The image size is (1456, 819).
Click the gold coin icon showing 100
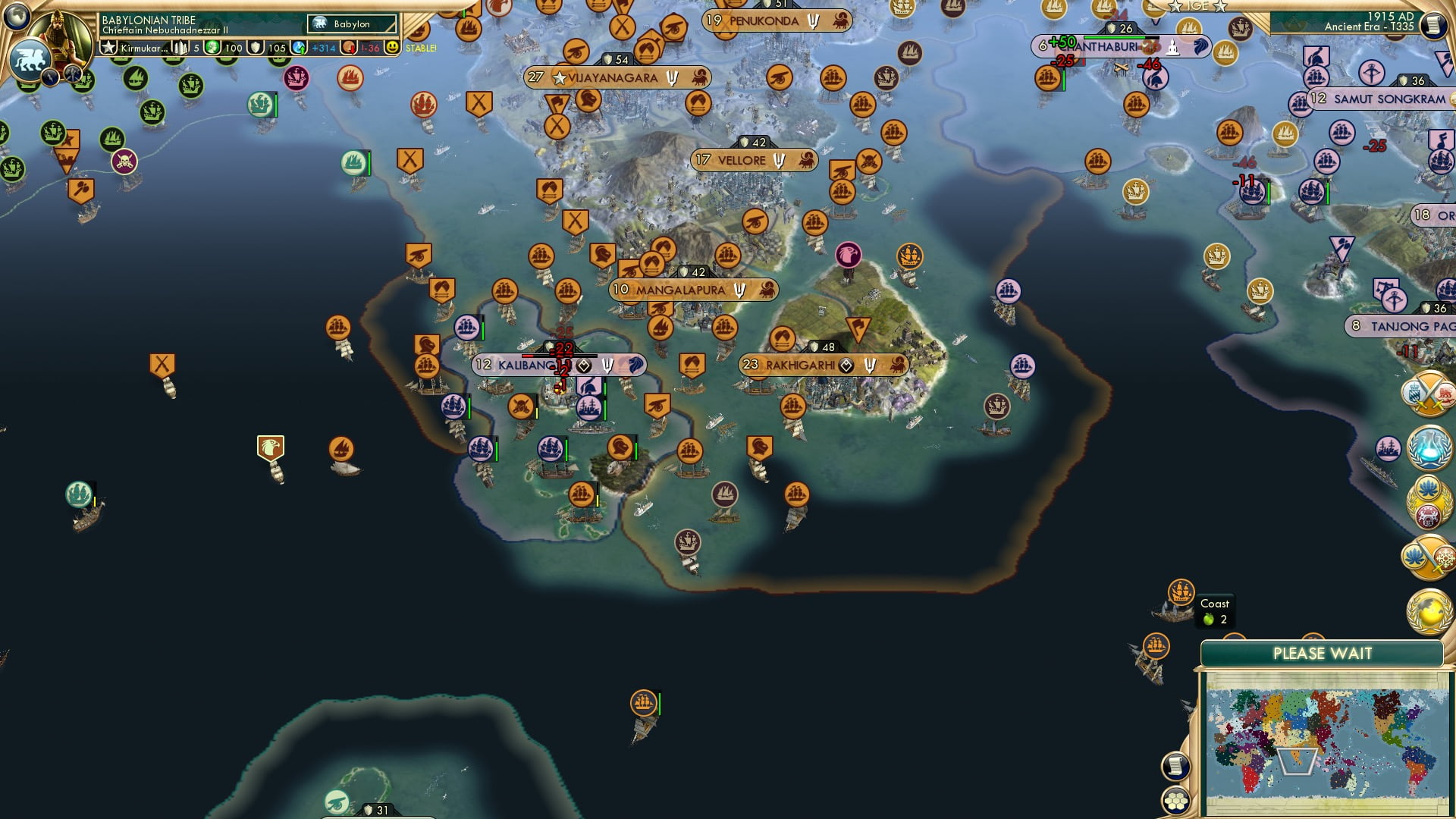pos(213,47)
